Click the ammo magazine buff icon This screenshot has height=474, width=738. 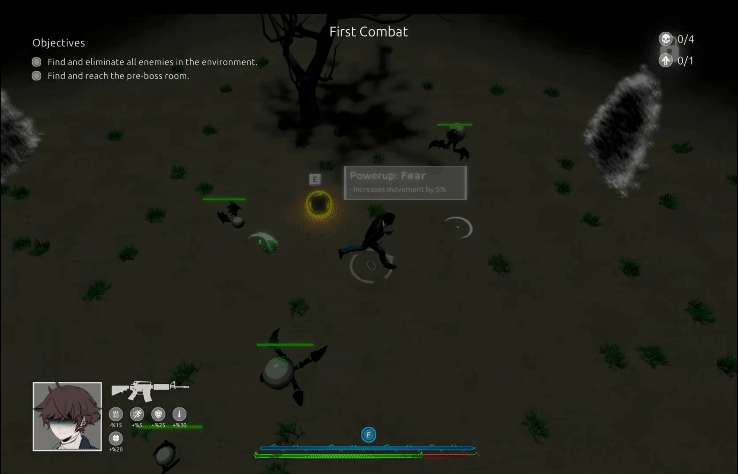[x=116, y=414]
